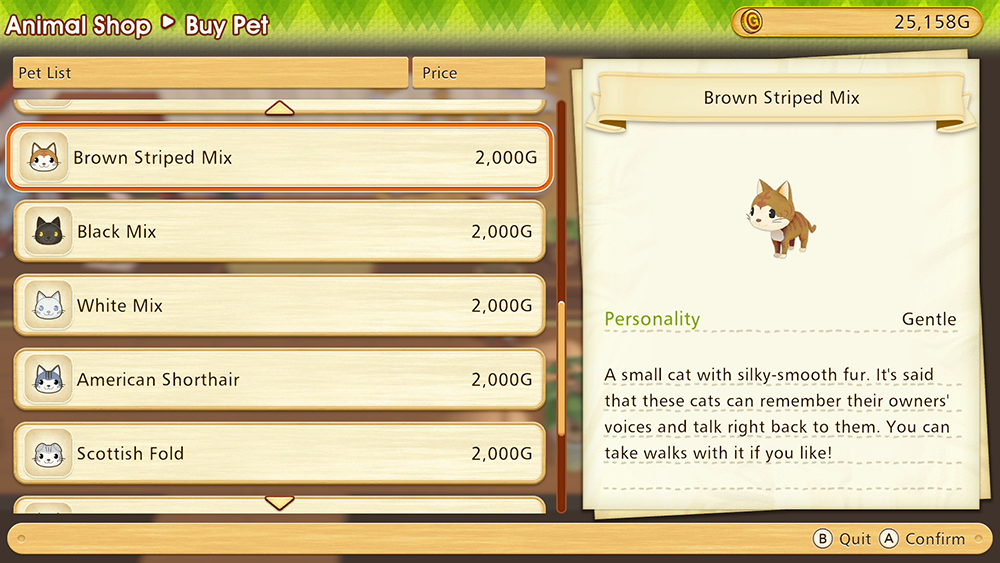The image size is (1000, 563).
Task: Choose the Black Mix cat
Action: click(280, 232)
